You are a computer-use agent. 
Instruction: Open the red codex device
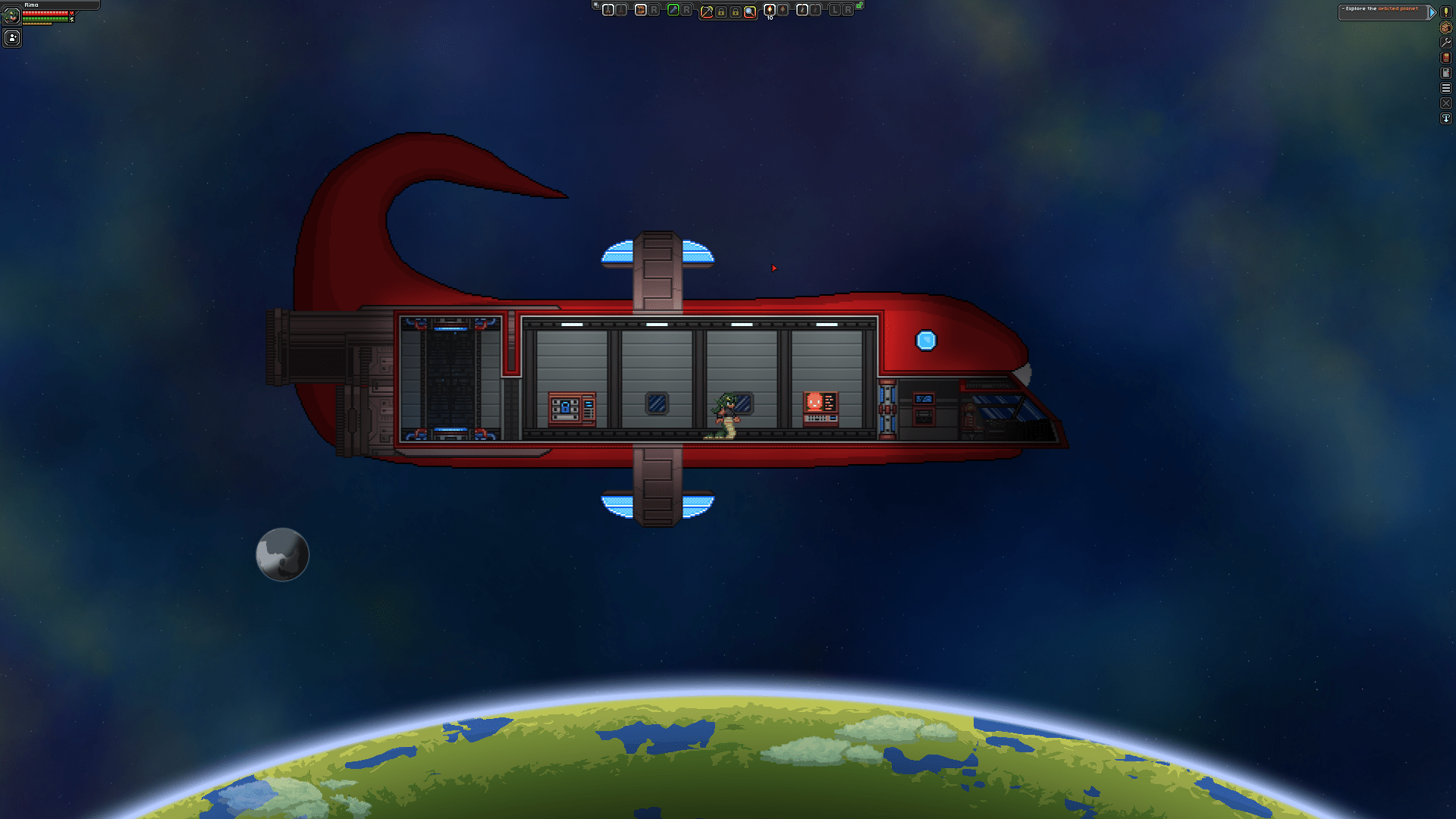coord(1446,58)
